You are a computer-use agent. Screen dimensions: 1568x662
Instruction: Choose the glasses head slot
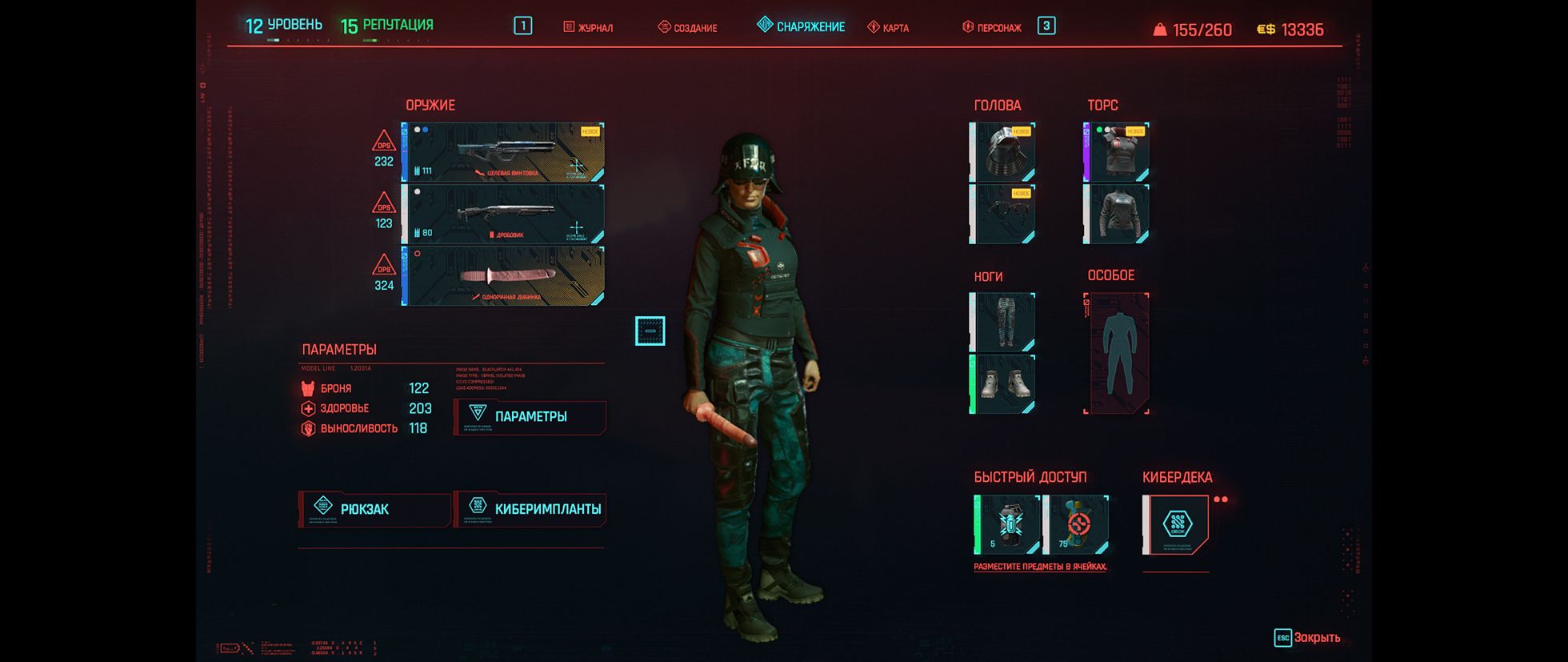(x=1002, y=214)
